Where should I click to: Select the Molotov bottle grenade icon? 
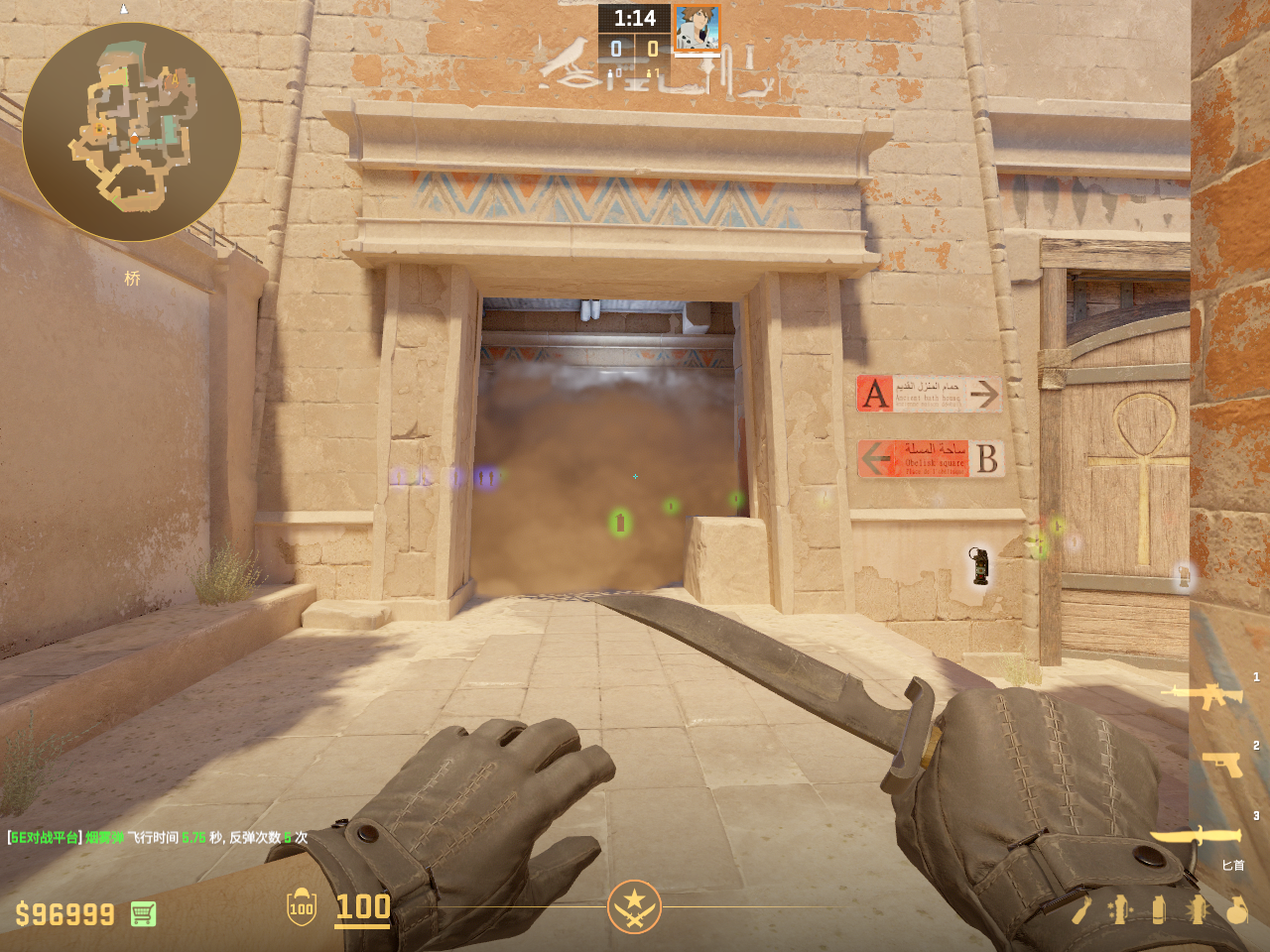[1081, 909]
